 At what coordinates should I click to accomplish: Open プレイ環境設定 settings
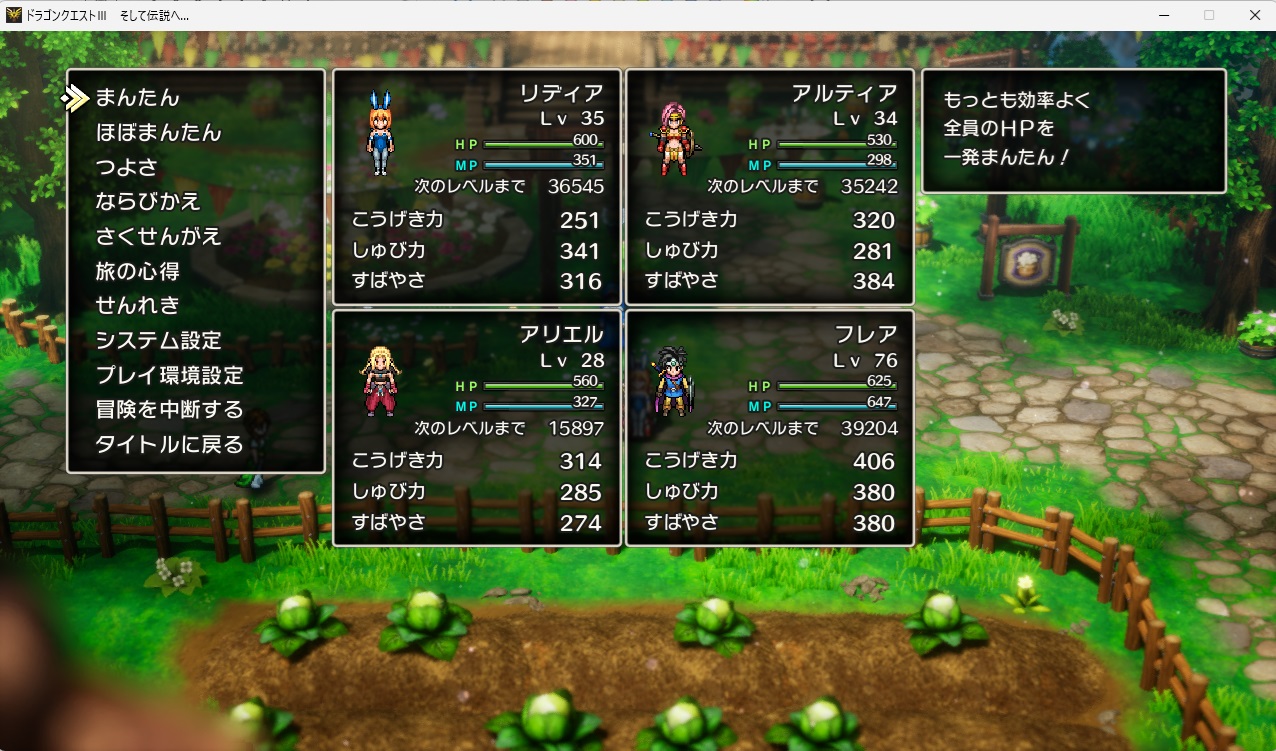coord(169,375)
